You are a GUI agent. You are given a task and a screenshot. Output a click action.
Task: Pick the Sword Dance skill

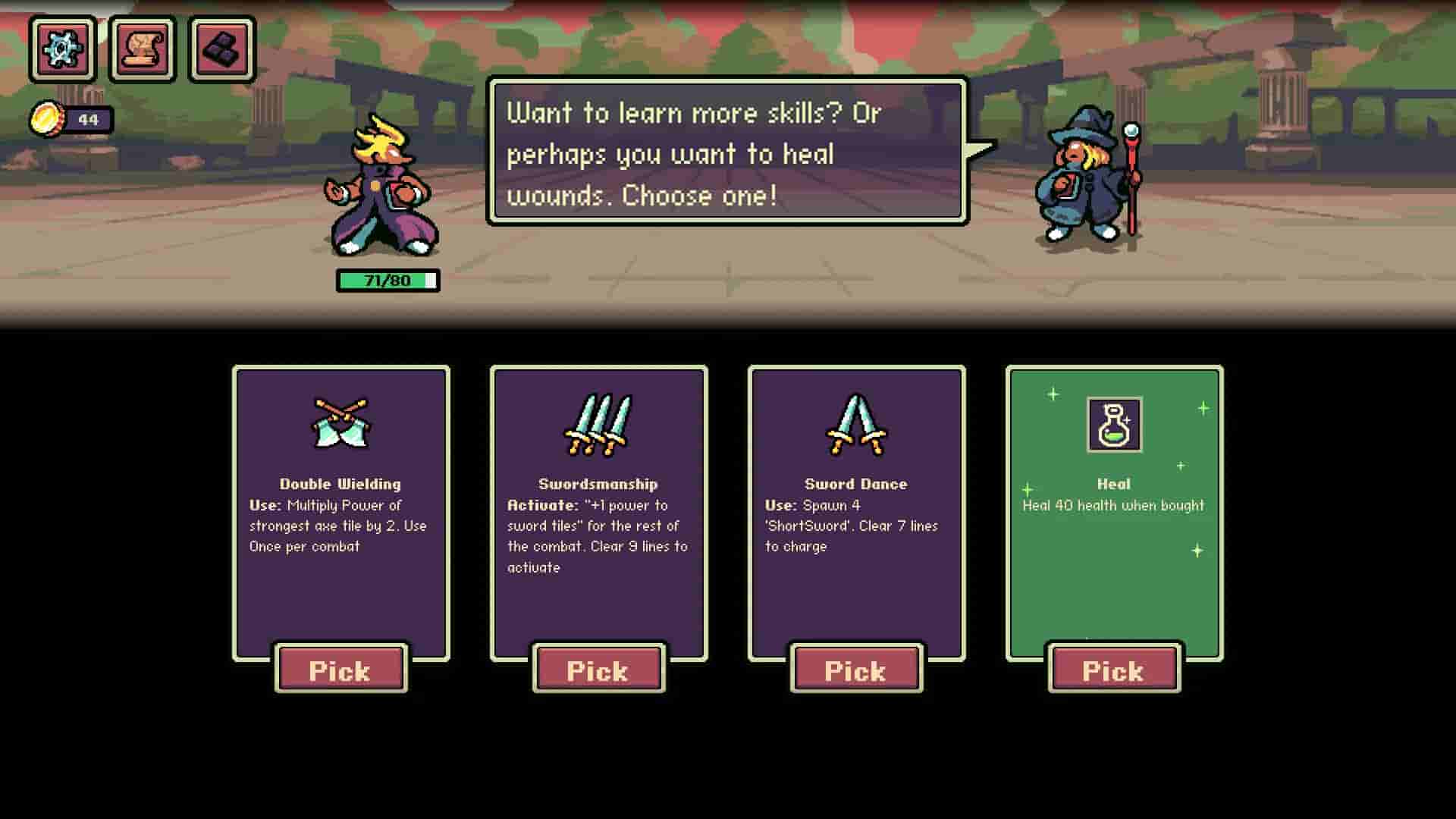coord(856,670)
